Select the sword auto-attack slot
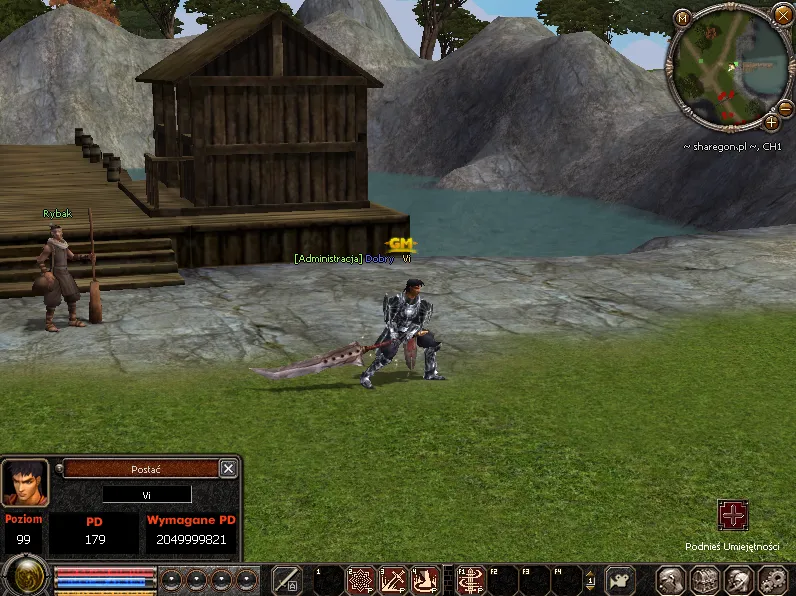796x596 pixels. click(287, 580)
